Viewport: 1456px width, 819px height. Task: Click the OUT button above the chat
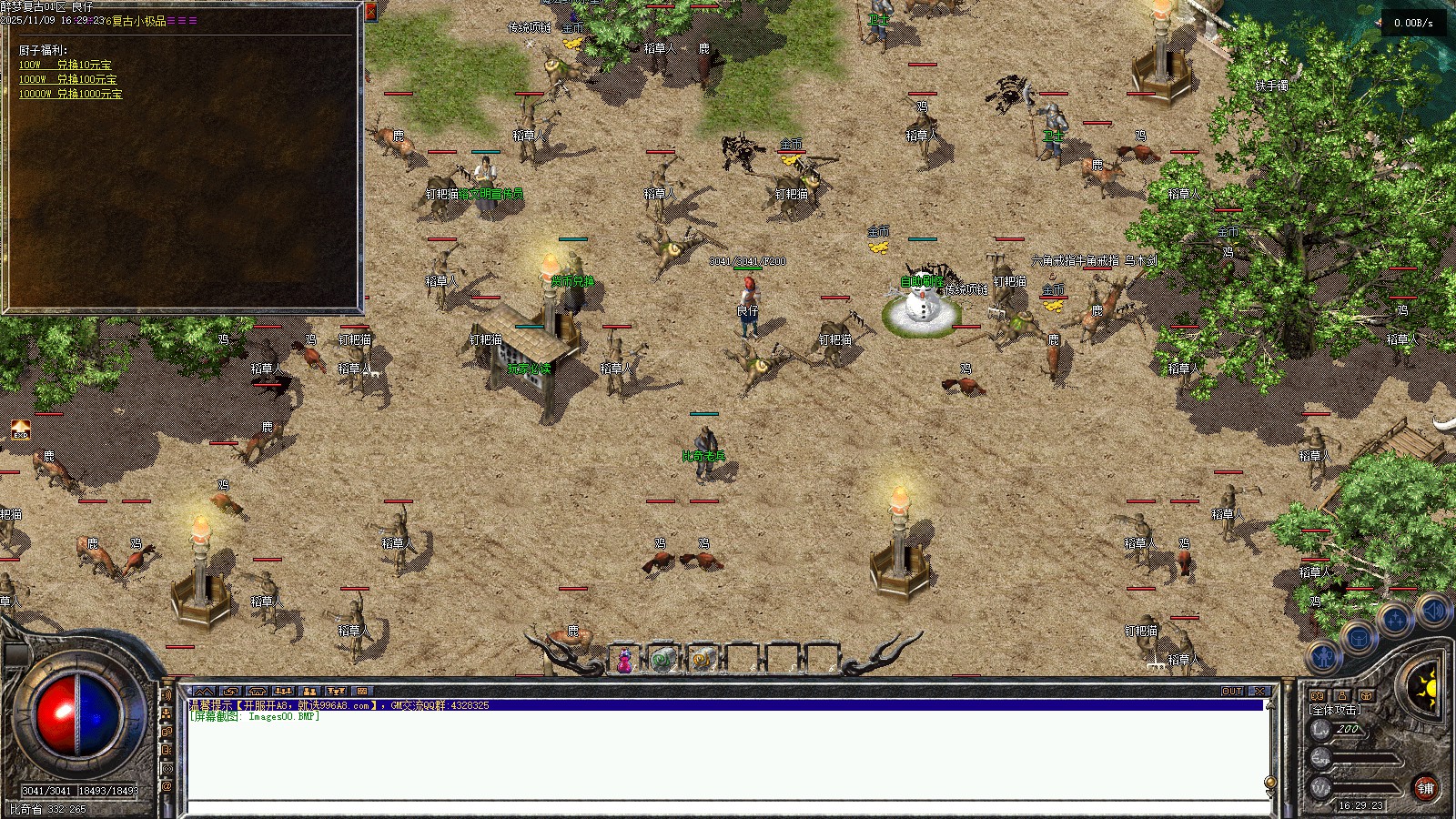pyautogui.click(x=1232, y=692)
